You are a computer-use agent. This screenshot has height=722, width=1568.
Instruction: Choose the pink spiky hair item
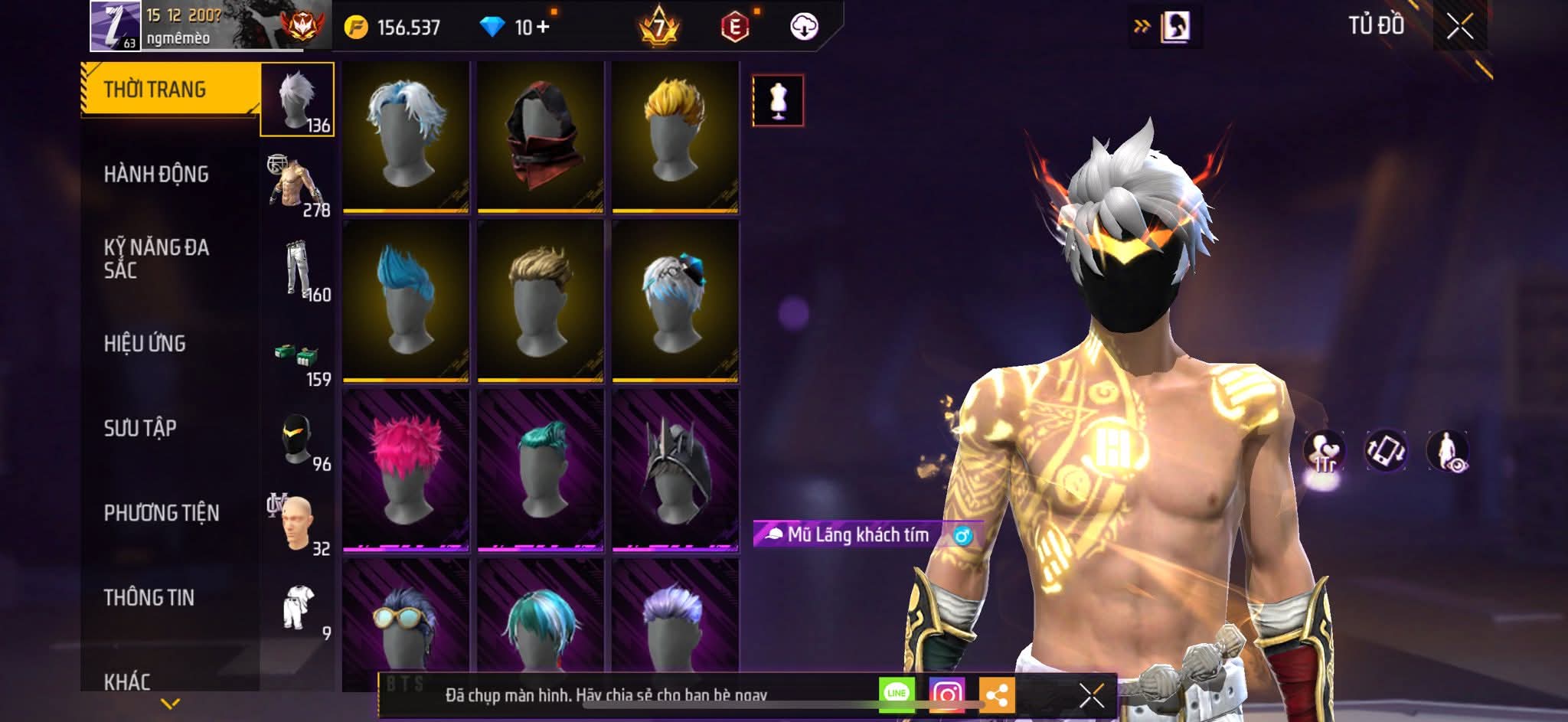point(406,469)
